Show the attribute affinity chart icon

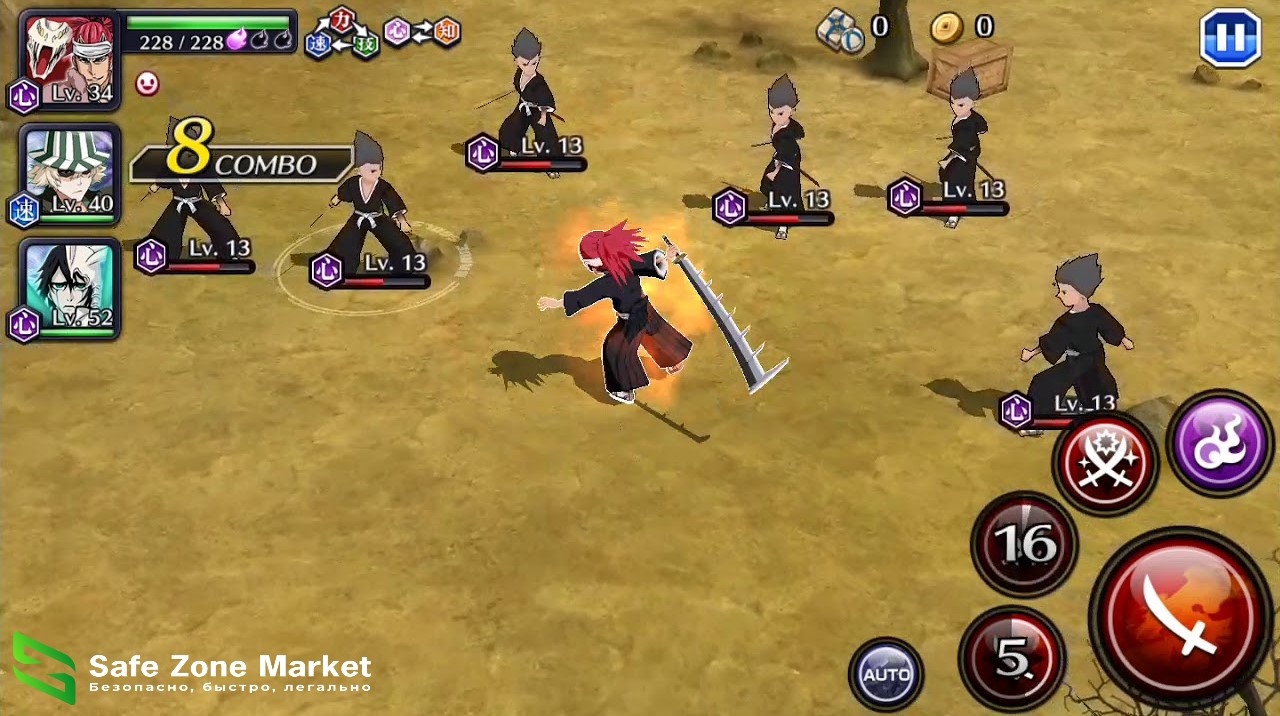(383, 35)
